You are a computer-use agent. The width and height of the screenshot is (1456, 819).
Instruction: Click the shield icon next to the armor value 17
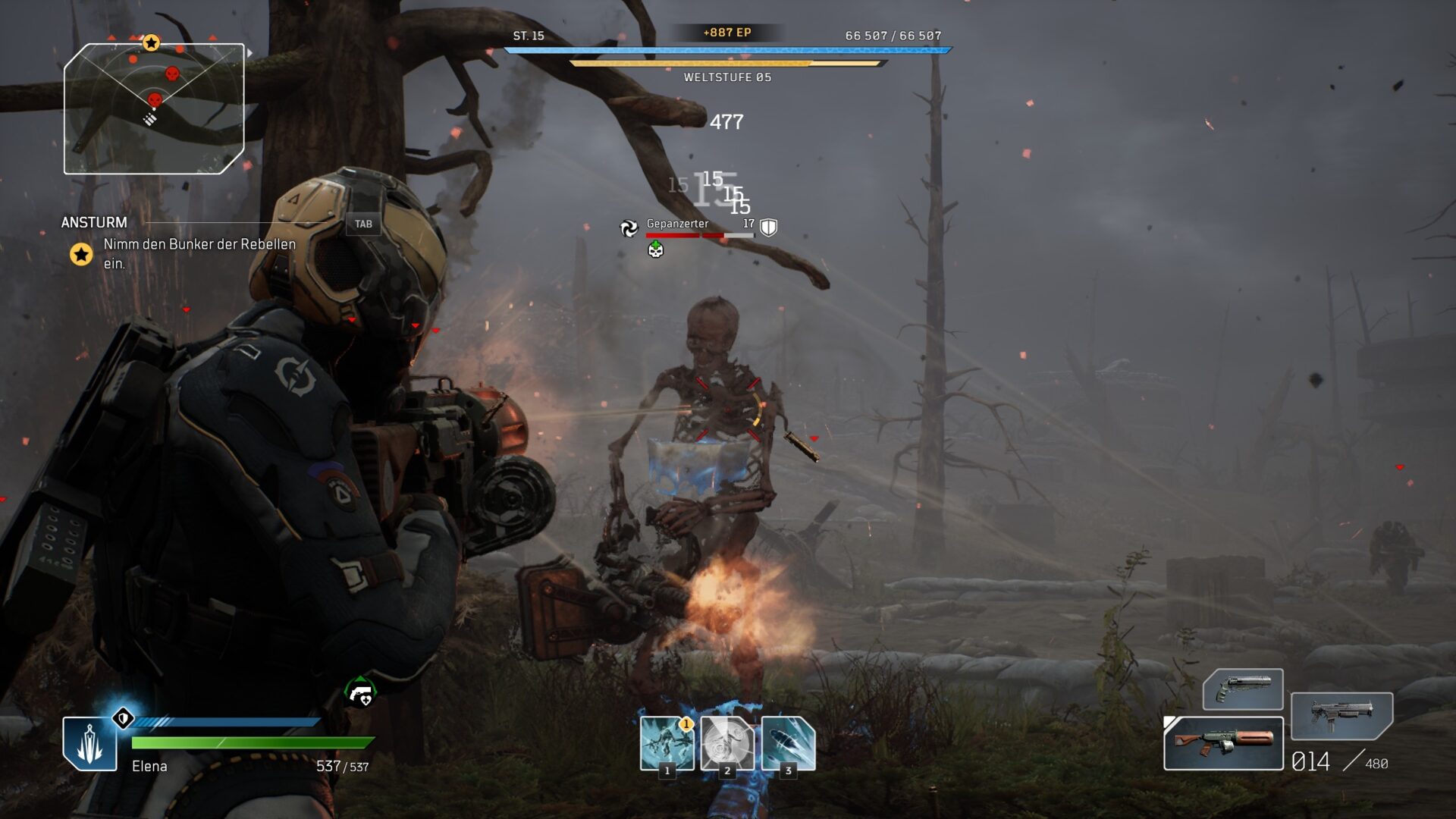point(767,225)
